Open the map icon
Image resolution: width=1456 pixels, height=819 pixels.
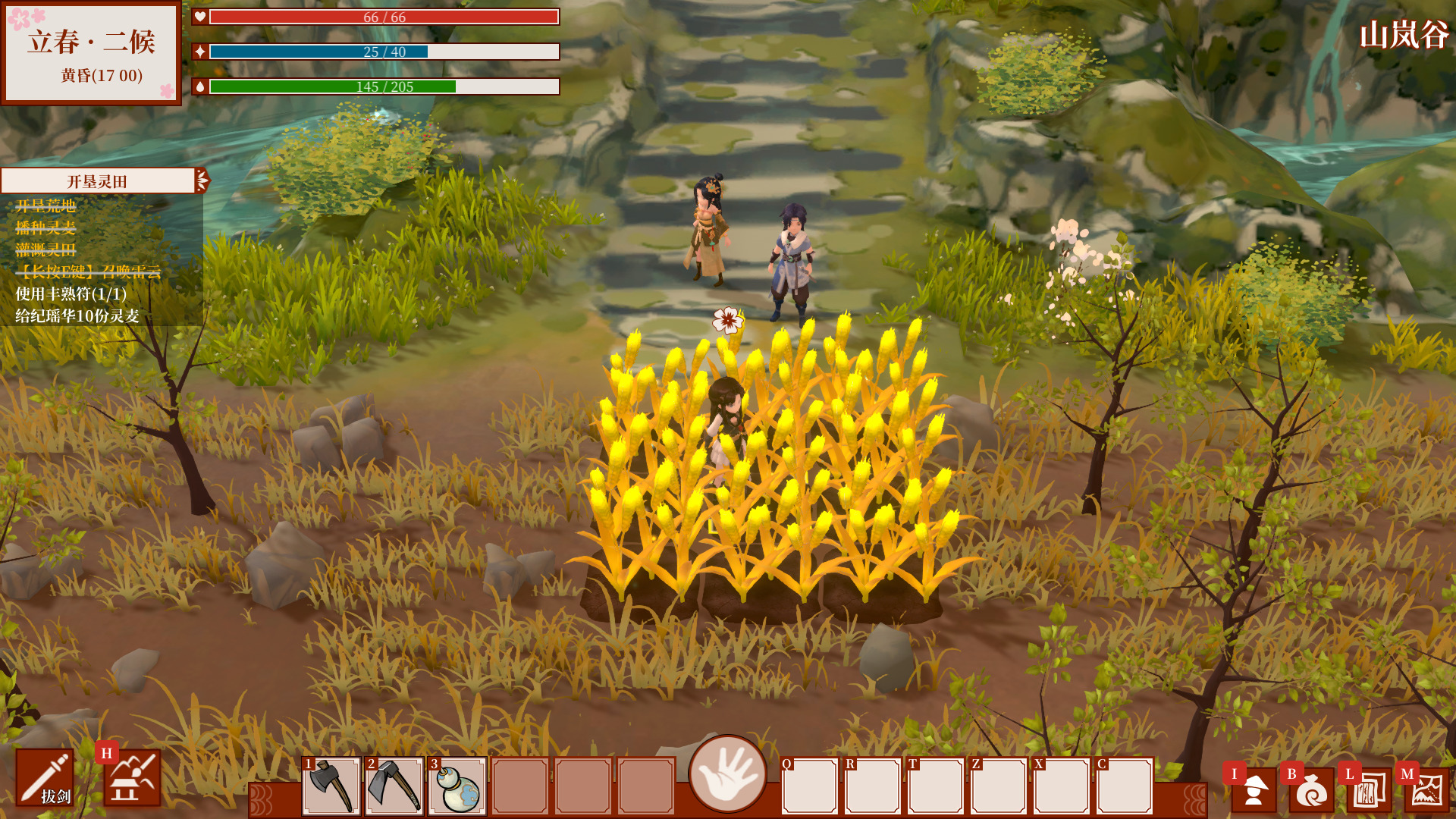(x=1427, y=789)
